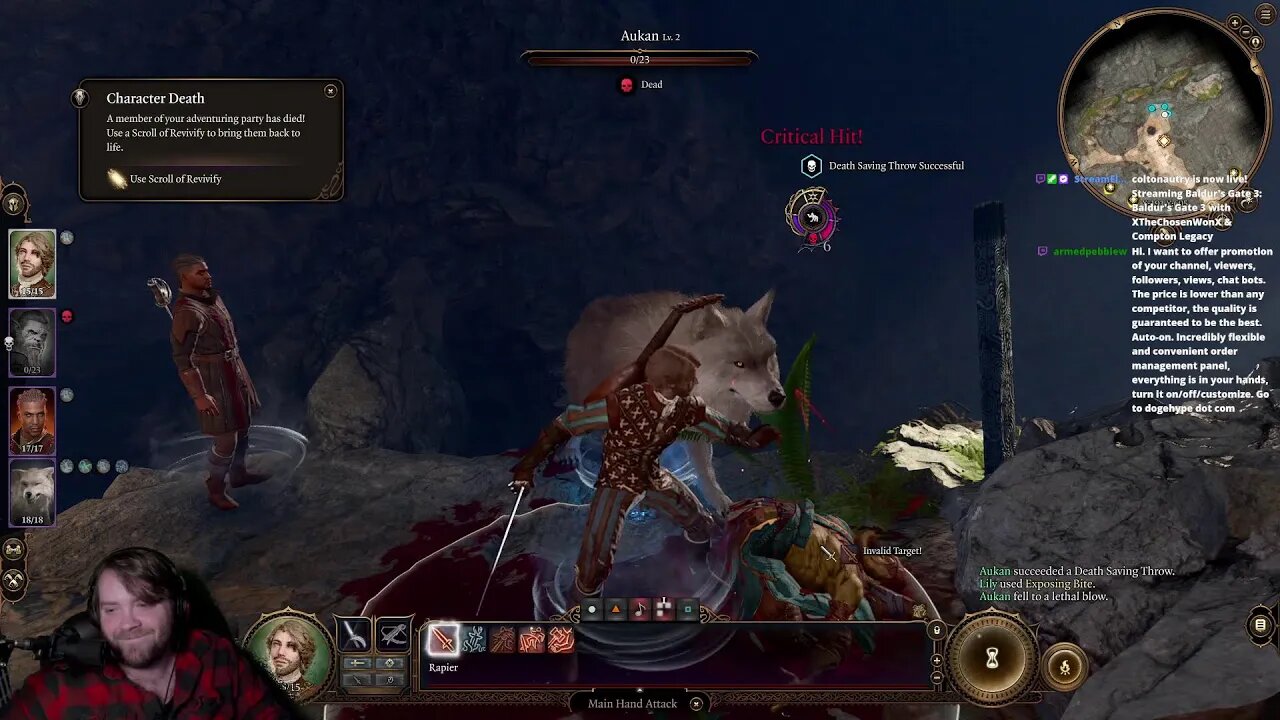Toggle the hotbar lock
The height and width of the screenshot is (720, 1280).
pyautogui.click(x=936, y=631)
